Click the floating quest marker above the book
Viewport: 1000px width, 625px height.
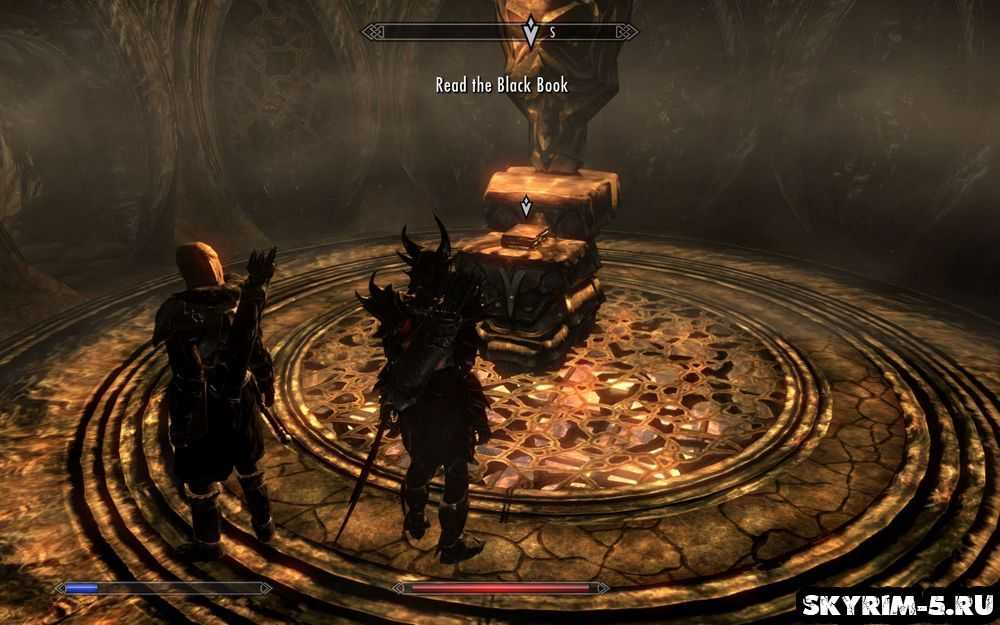526,206
